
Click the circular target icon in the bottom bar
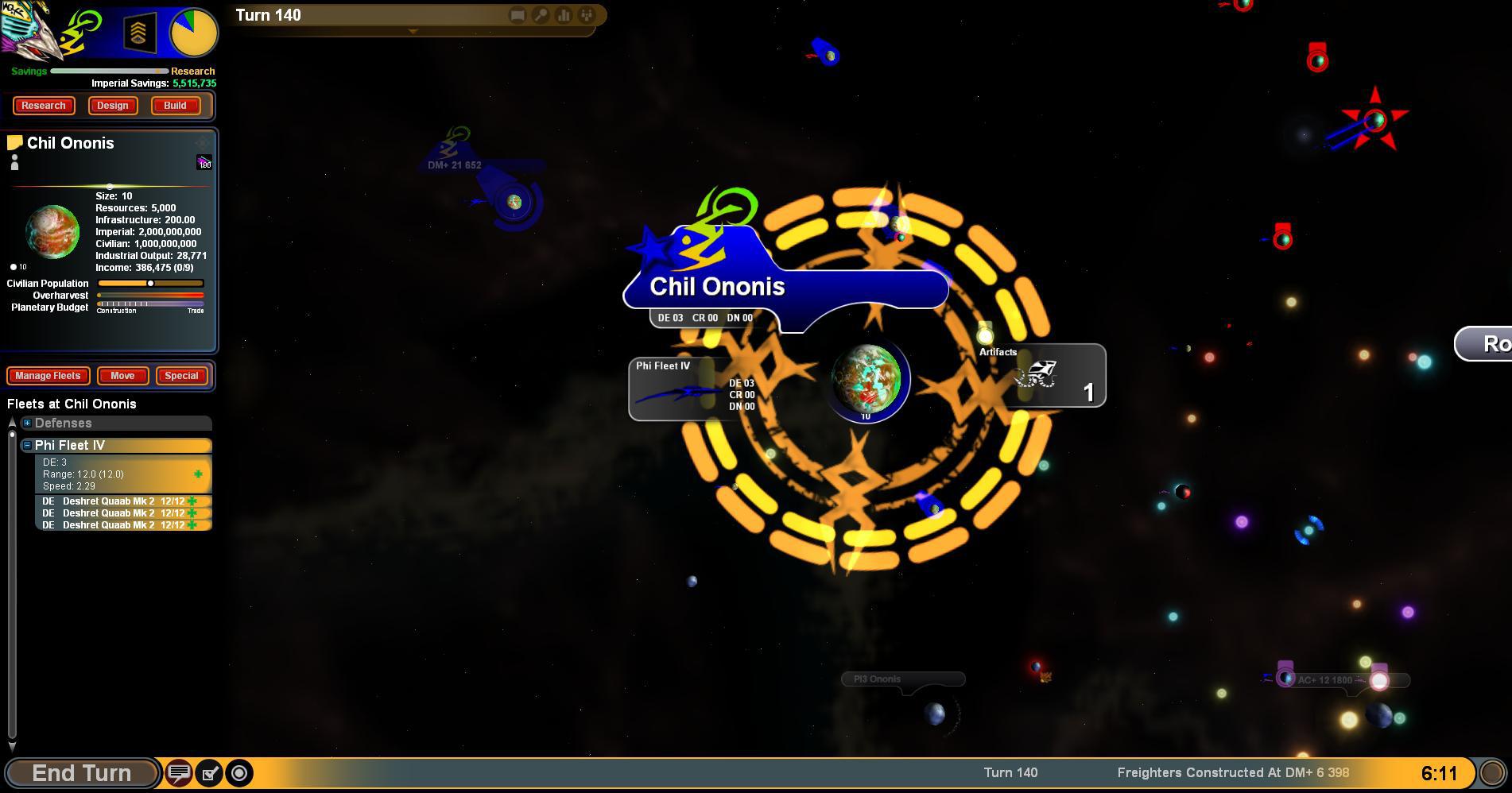pos(237,772)
